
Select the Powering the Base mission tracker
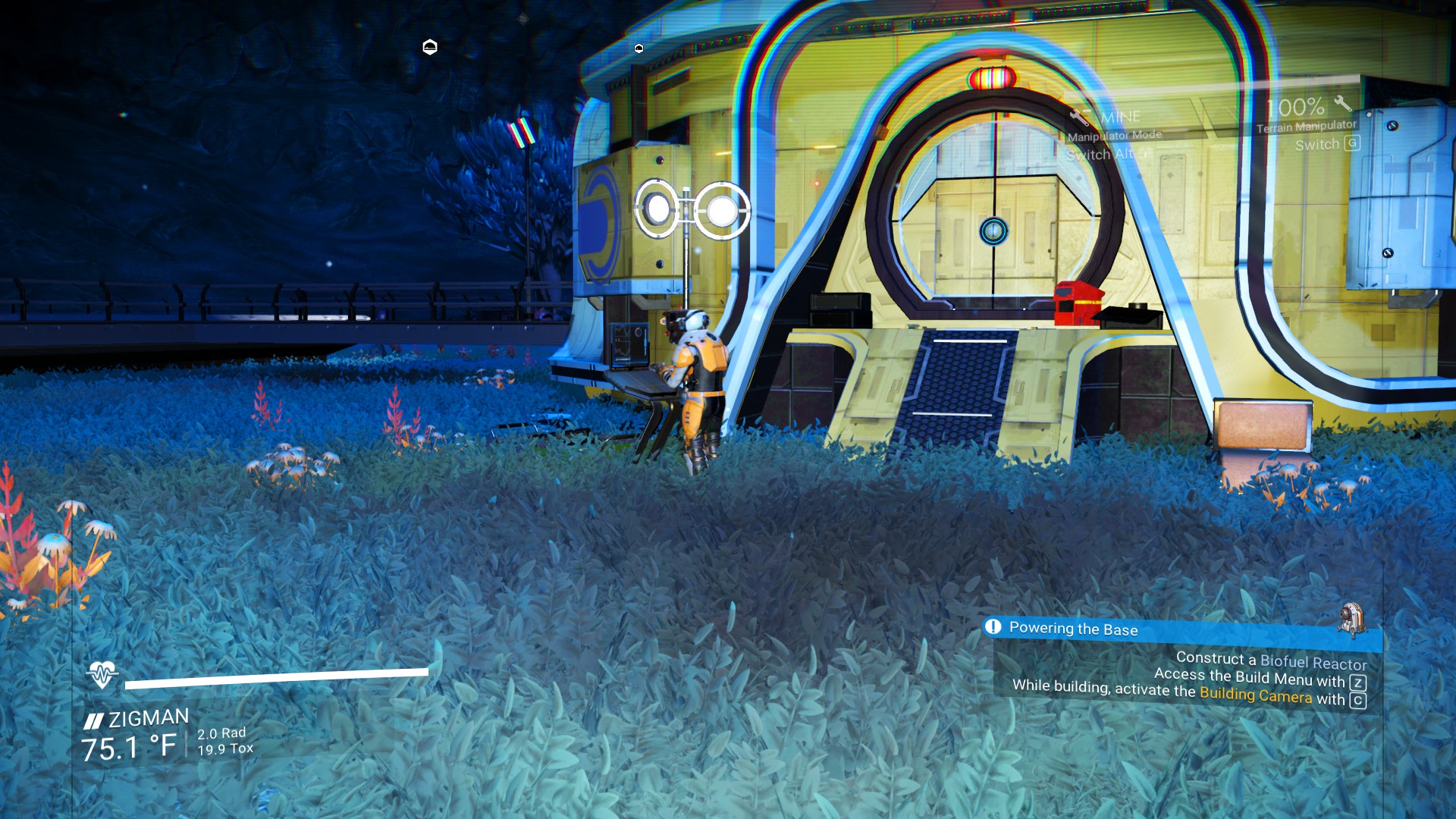click(1073, 629)
